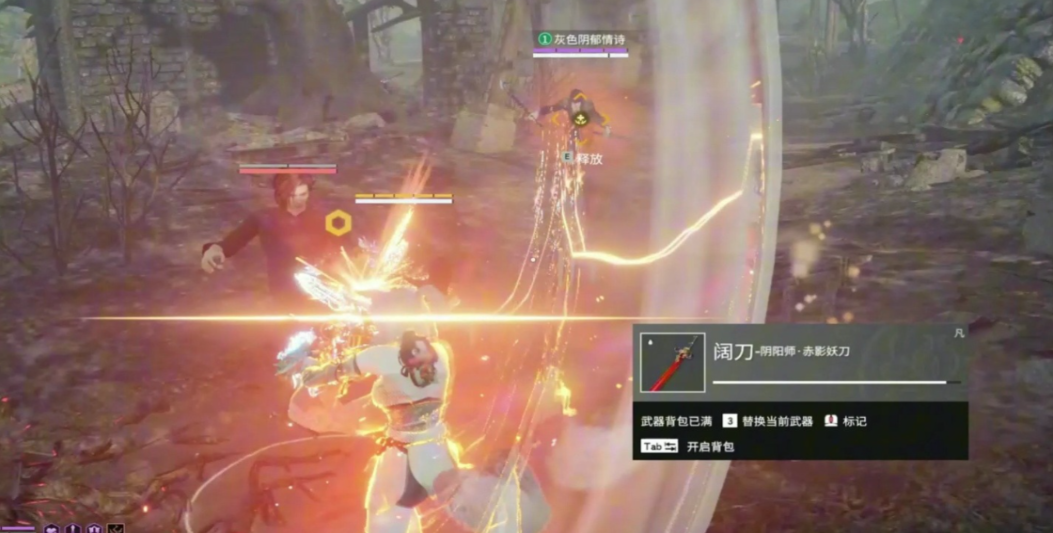Click the purple heart hexagon icon

pyautogui.click(x=53, y=528)
